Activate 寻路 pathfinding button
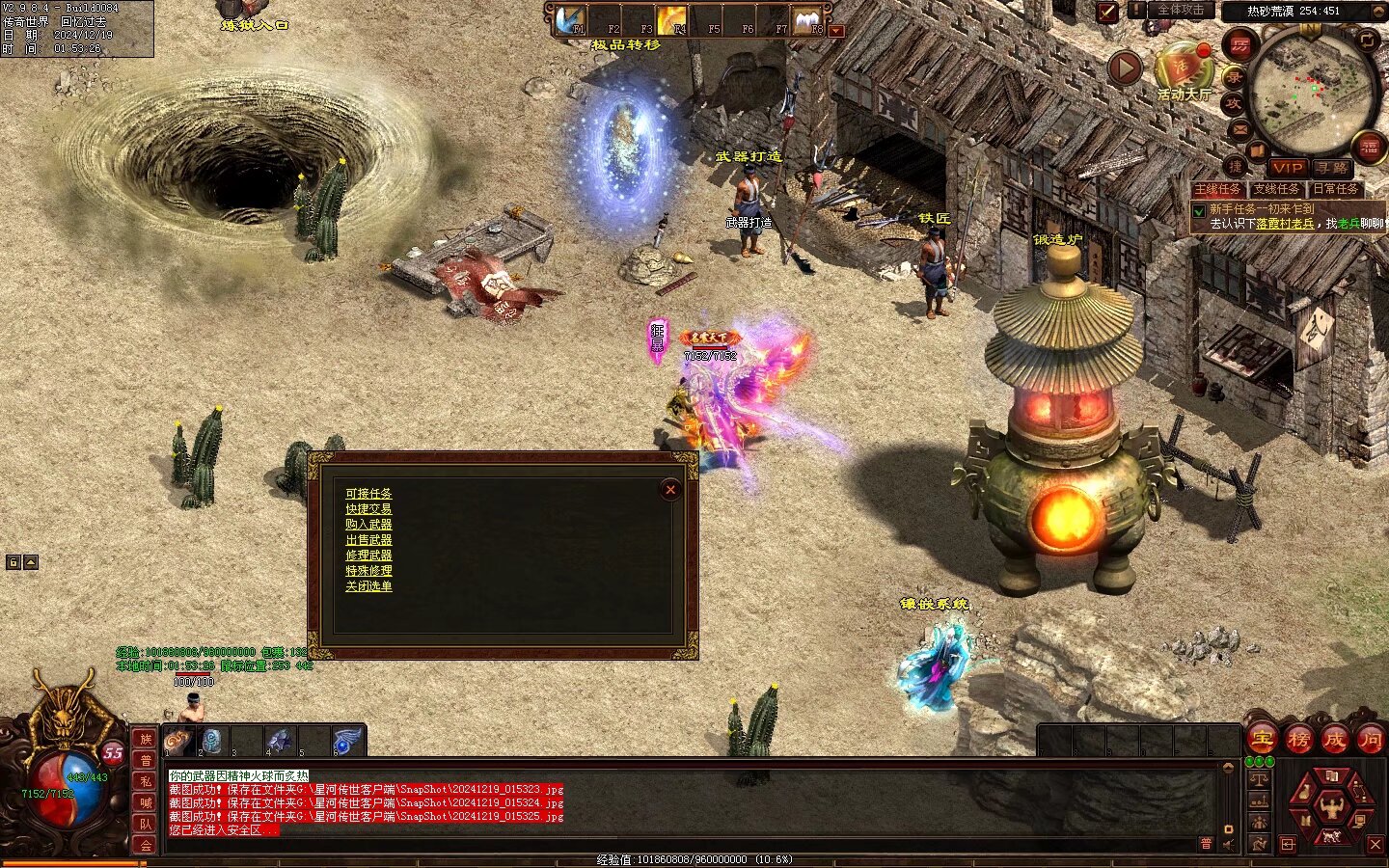 pyautogui.click(x=1331, y=168)
